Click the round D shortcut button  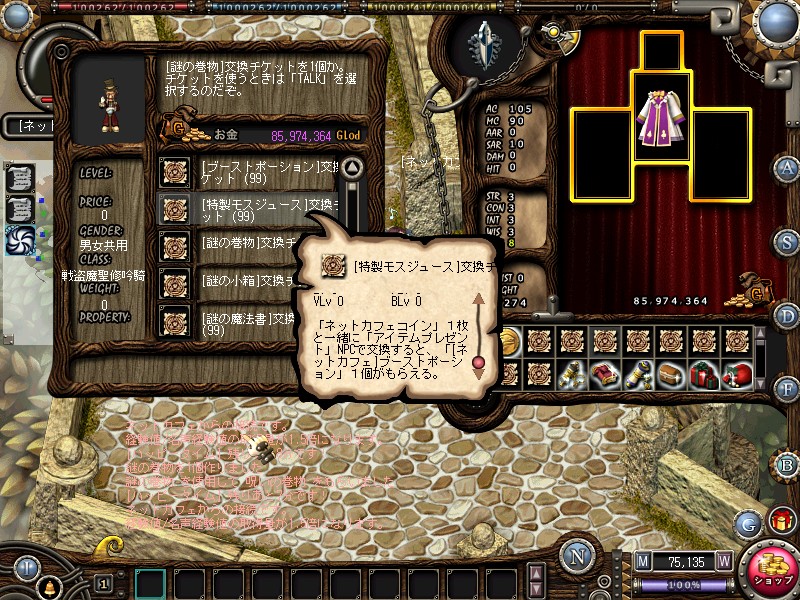pos(788,316)
